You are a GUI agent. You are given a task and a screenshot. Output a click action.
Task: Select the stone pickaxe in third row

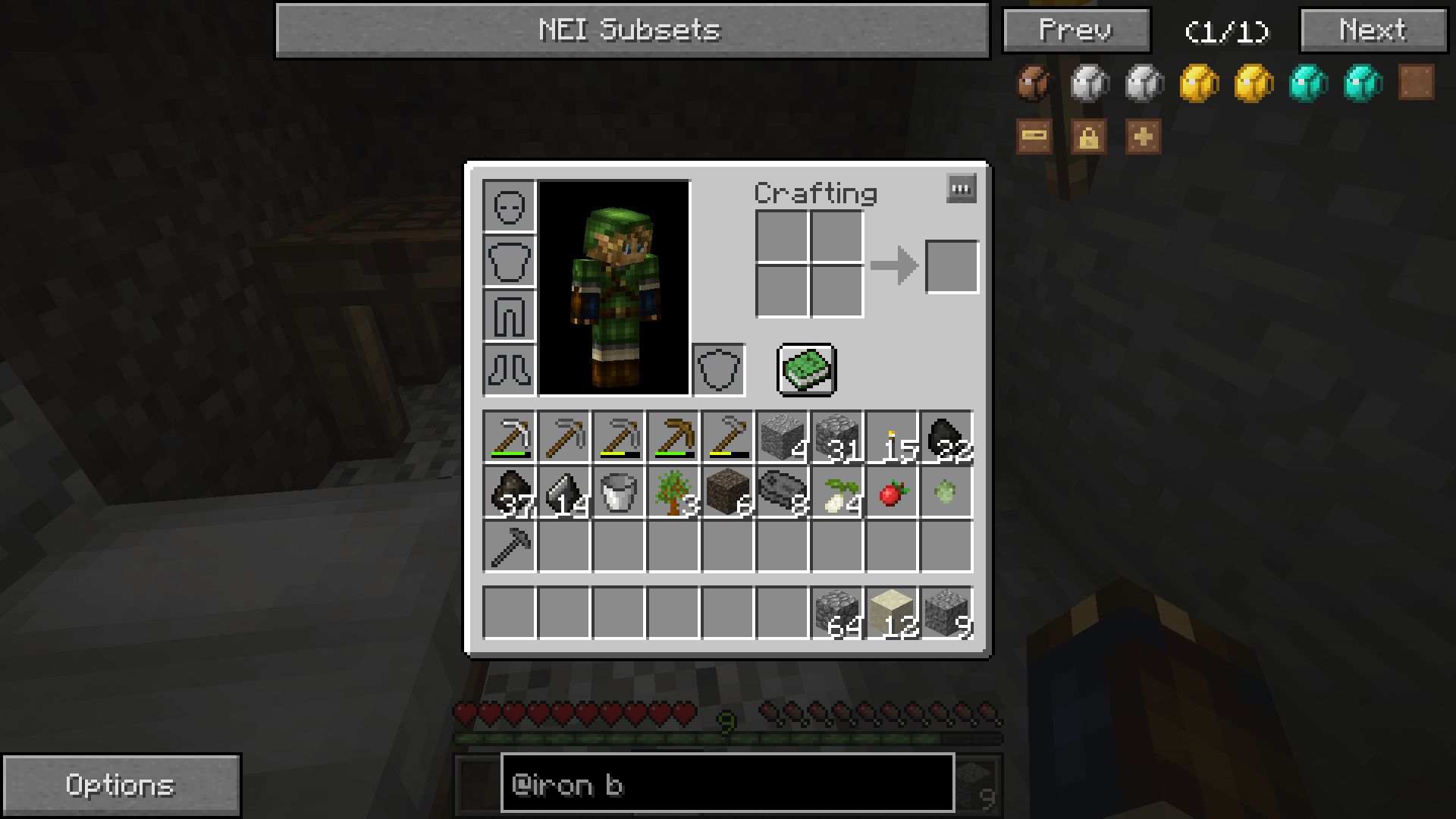[510, 544]
